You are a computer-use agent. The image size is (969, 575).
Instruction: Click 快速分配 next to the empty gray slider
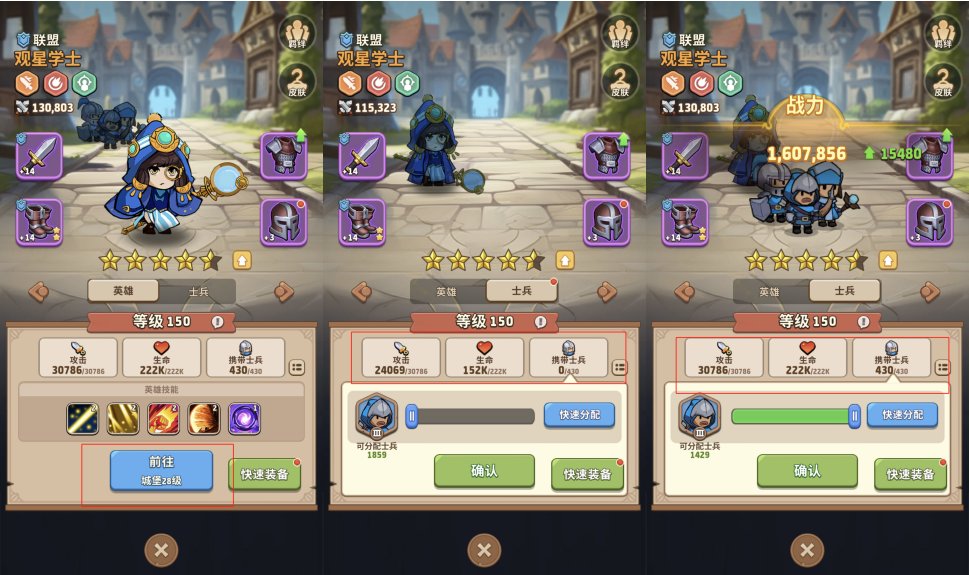[x=579, y=415]
